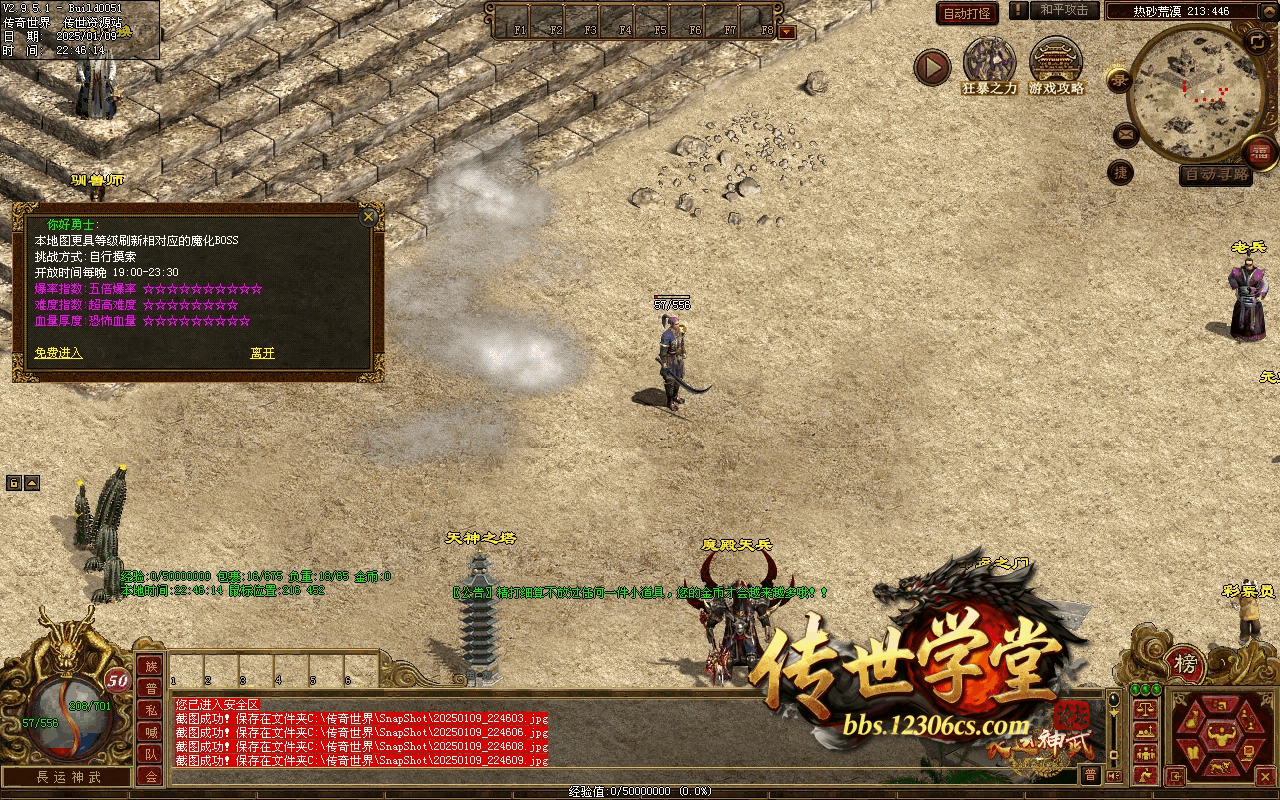Activate the 自动寻路 auto-pathfinding button

tap(1216, 174)
